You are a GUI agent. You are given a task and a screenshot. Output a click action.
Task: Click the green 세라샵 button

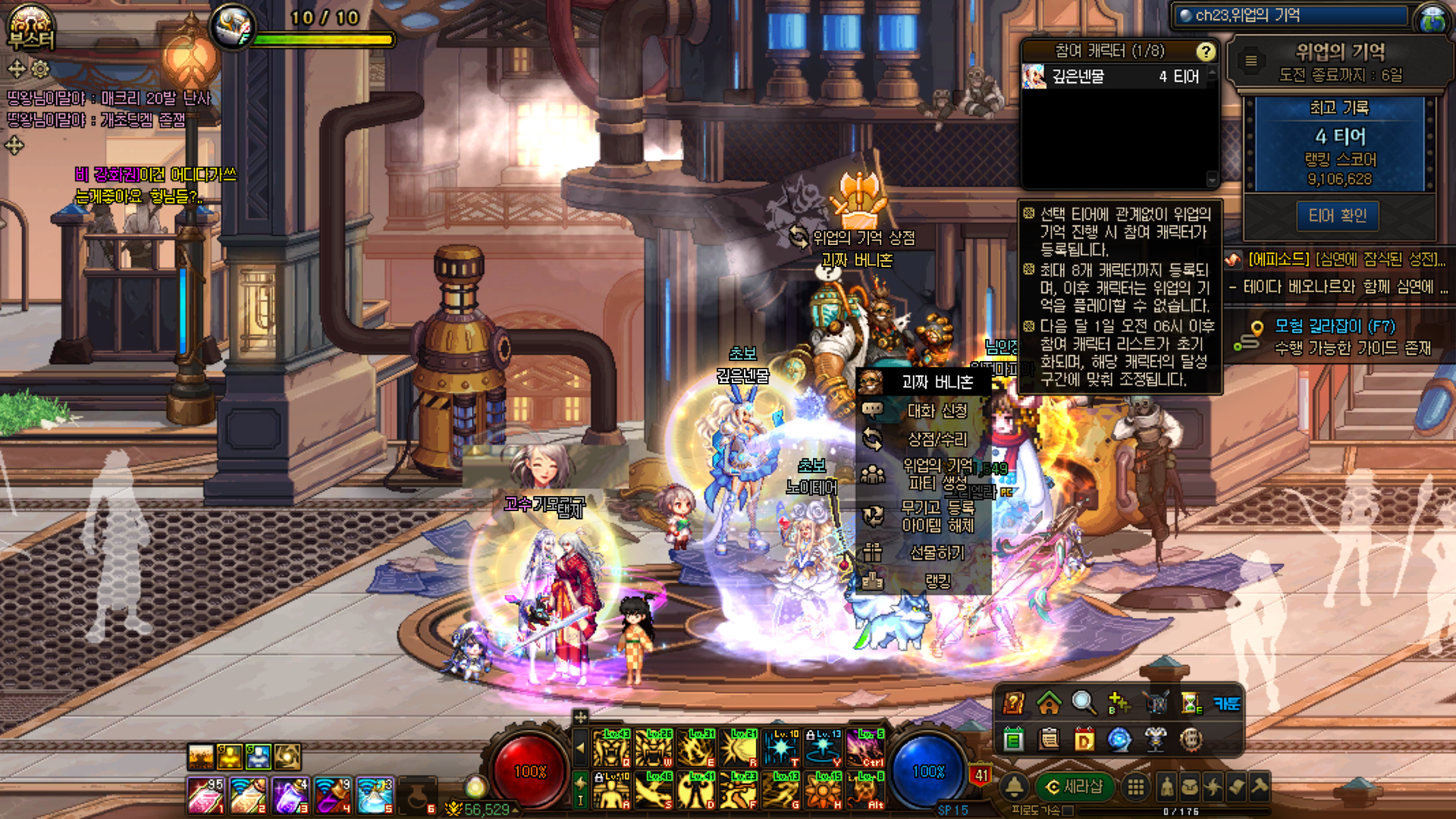1074,787
